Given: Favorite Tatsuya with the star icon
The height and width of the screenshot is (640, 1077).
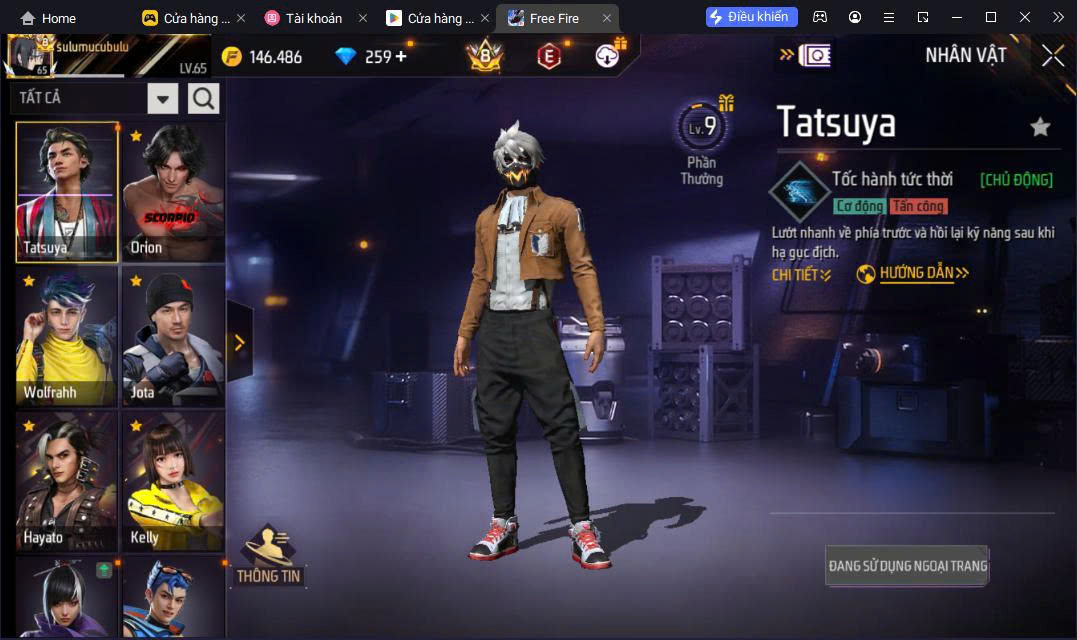Looking at the screenshot, I should [1040, 126].
